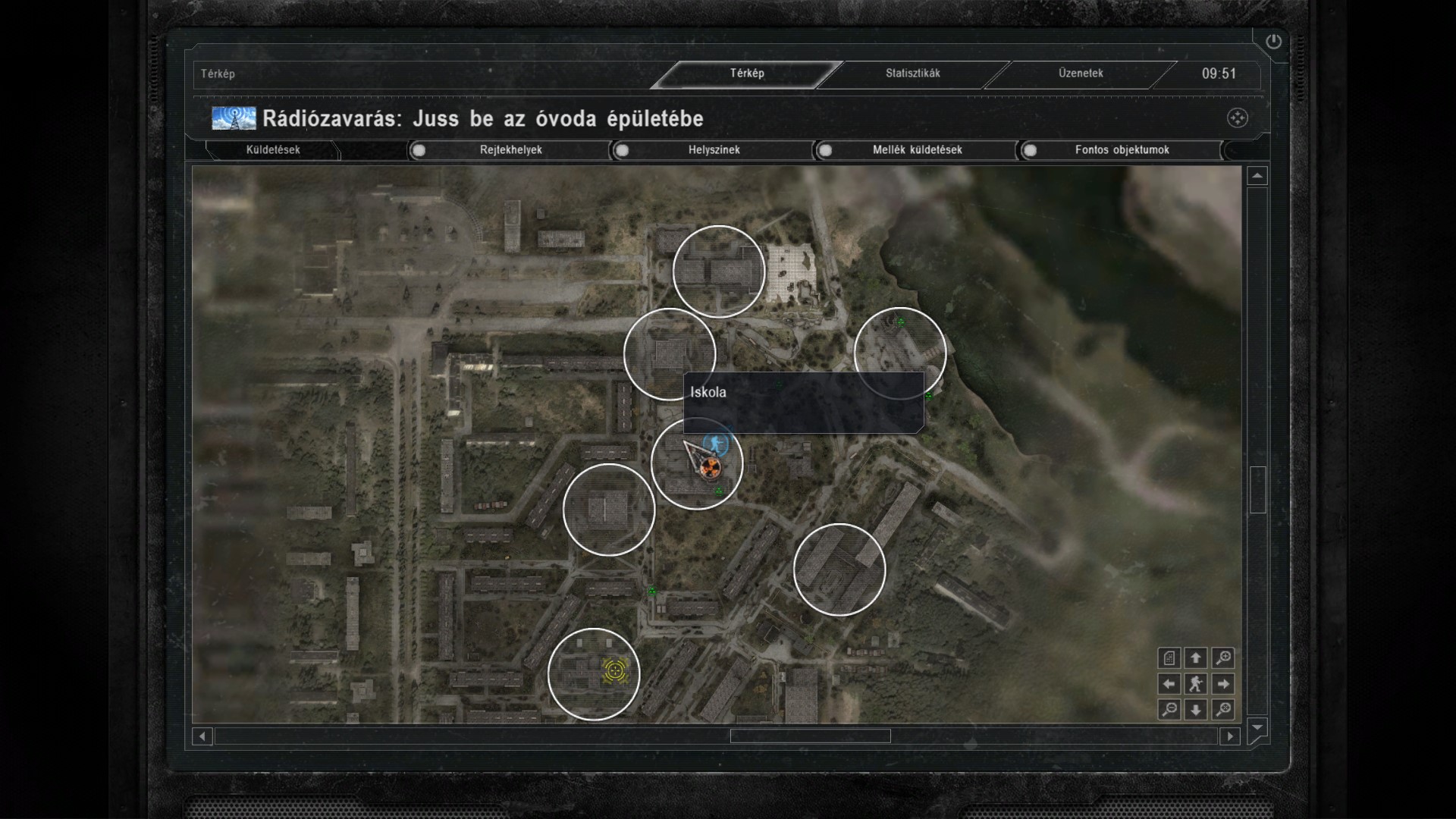
Task: Open the map legend document button
Action: point(1169,658)
